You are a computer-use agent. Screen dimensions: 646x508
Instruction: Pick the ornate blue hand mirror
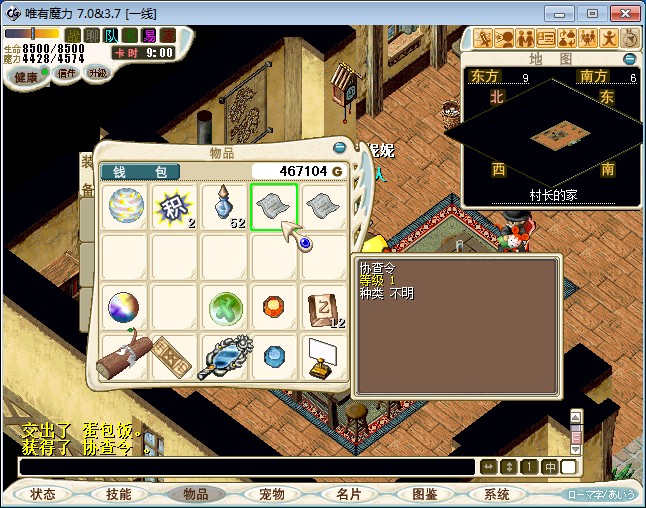point(225,357)
